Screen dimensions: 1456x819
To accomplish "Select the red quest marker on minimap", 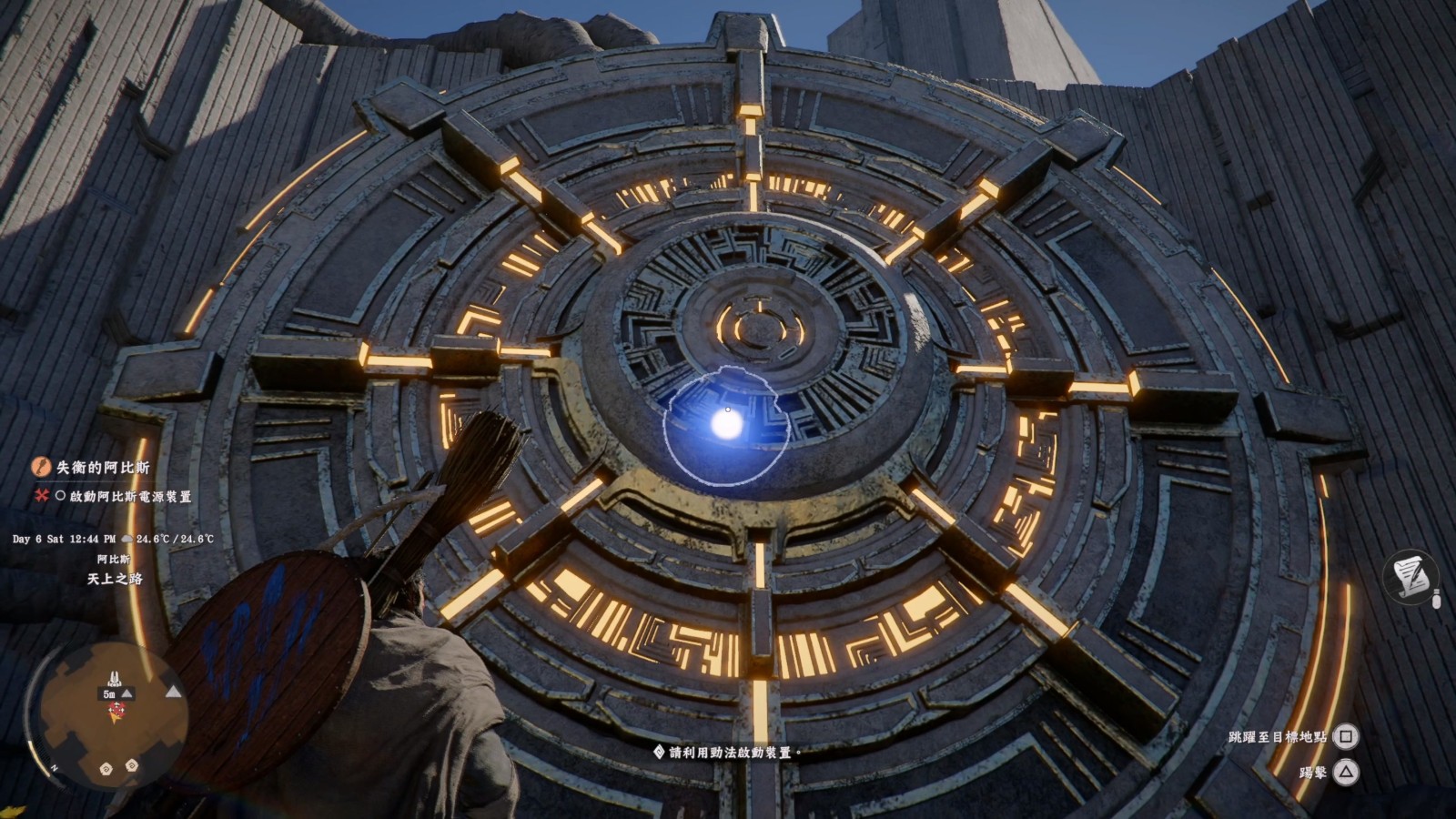I will [115, 711].
